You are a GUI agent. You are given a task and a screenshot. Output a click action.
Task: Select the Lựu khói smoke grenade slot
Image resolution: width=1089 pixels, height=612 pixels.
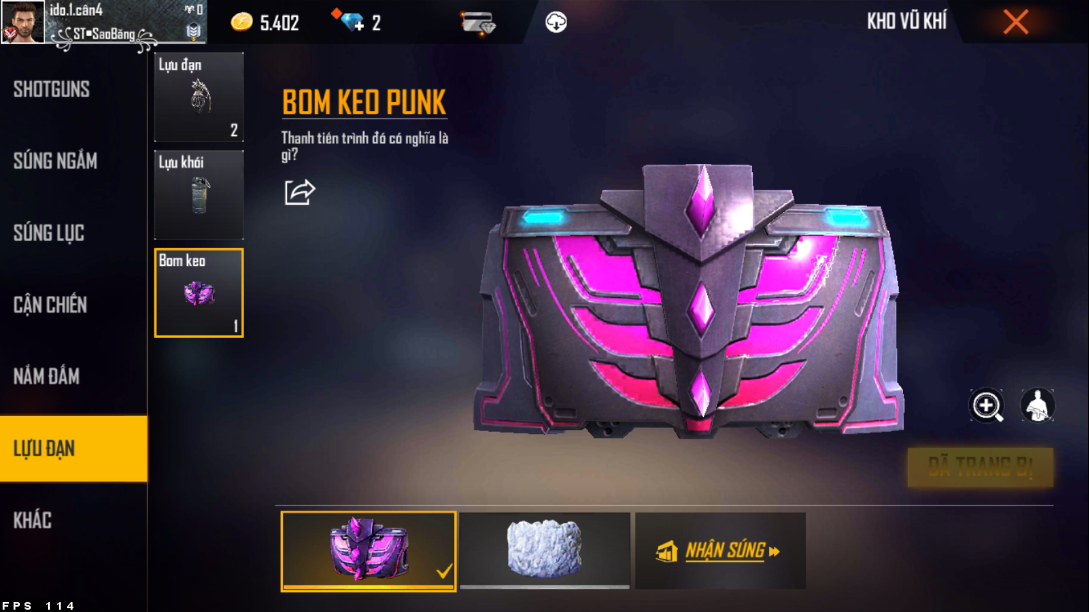point(199,194)
